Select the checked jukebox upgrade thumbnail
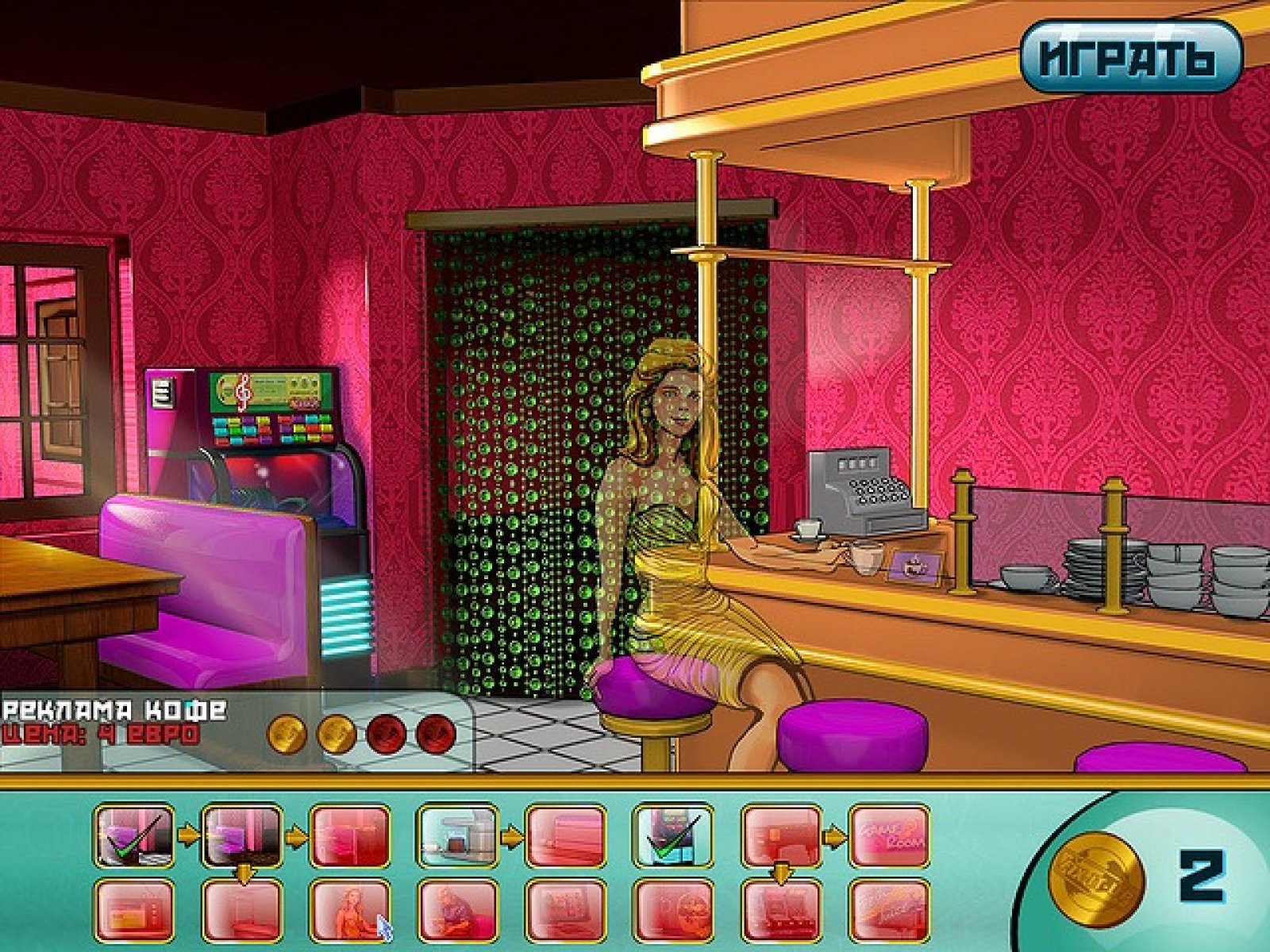Viewport: 1270px width, 952px height. click(x=672, y=835)
